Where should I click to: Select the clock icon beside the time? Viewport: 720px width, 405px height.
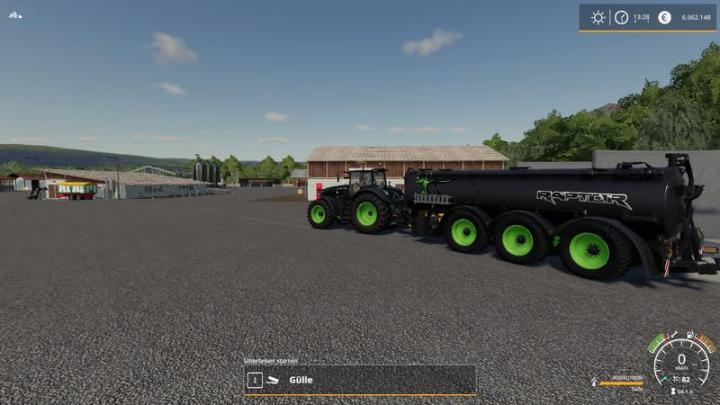pos(621,17)
